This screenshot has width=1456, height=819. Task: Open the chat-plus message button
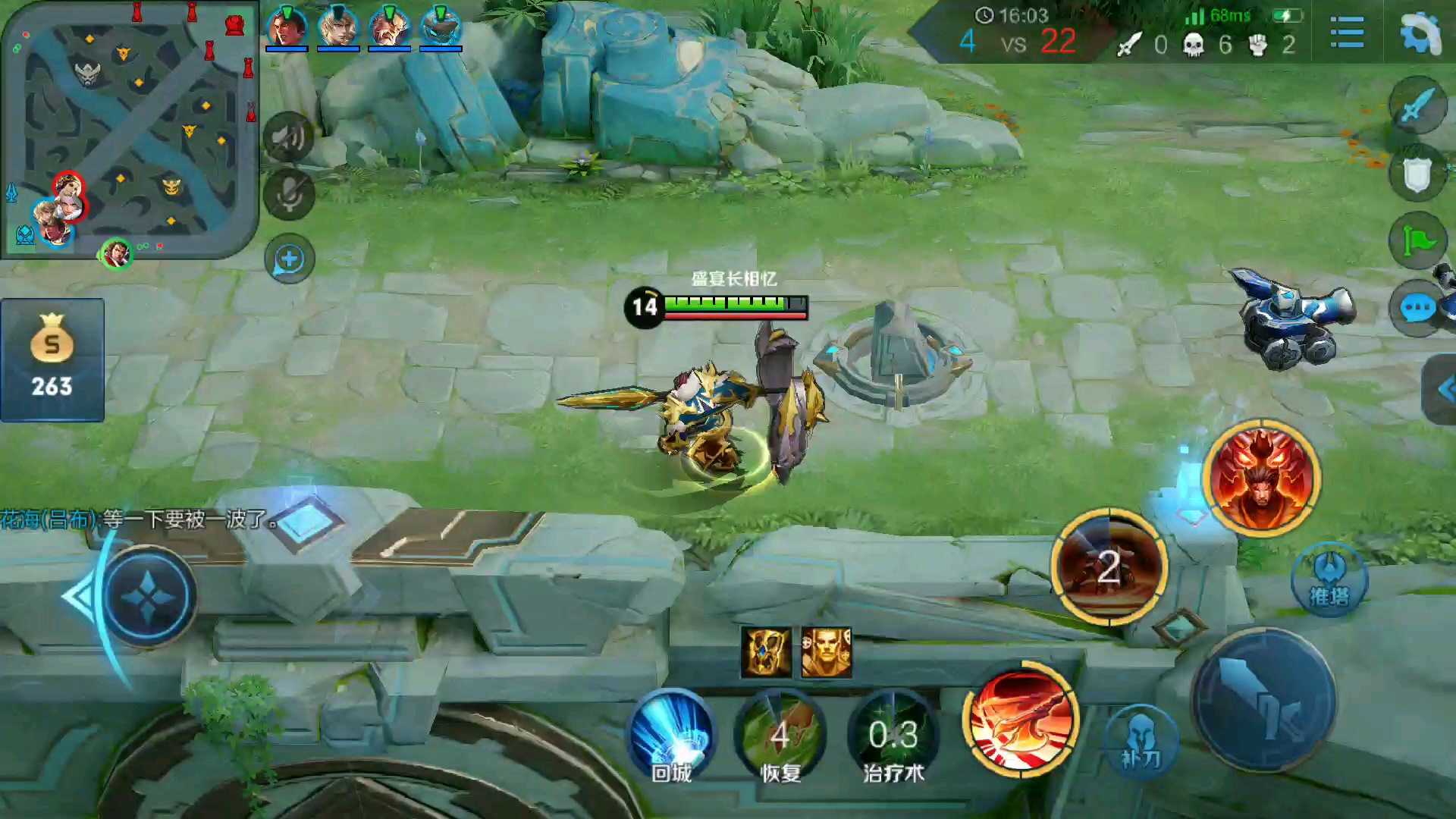pyautogui.click(x=289, y=259)
